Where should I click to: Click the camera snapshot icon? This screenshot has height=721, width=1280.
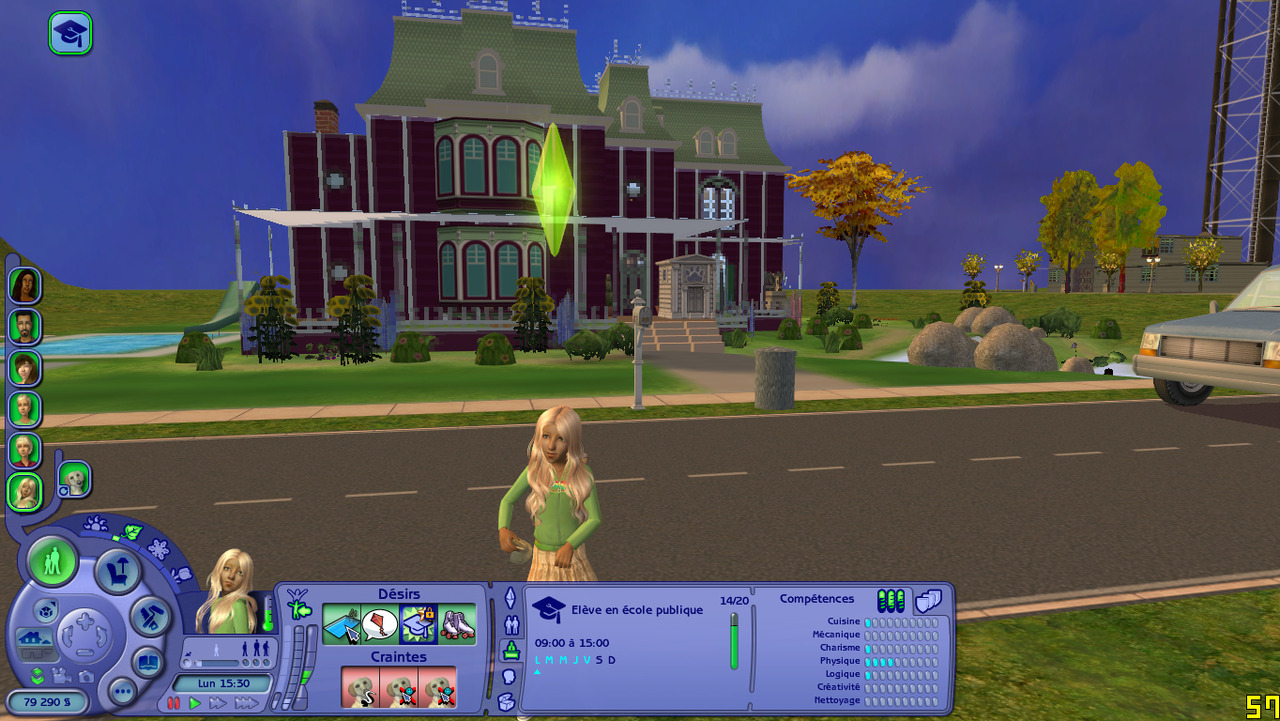(85, 677)
